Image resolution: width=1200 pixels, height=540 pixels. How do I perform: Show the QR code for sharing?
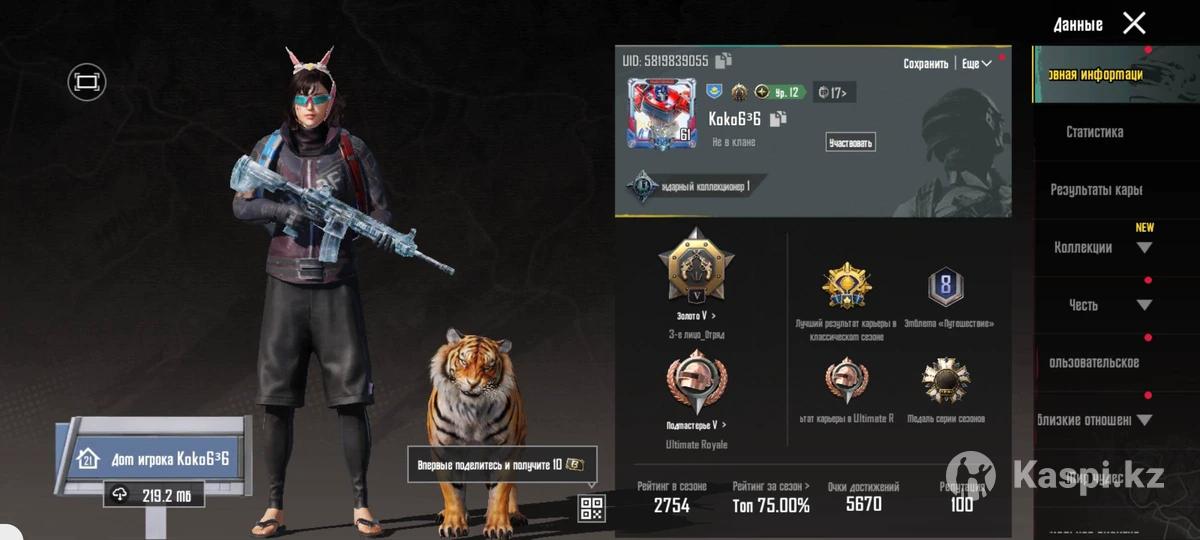591,508
